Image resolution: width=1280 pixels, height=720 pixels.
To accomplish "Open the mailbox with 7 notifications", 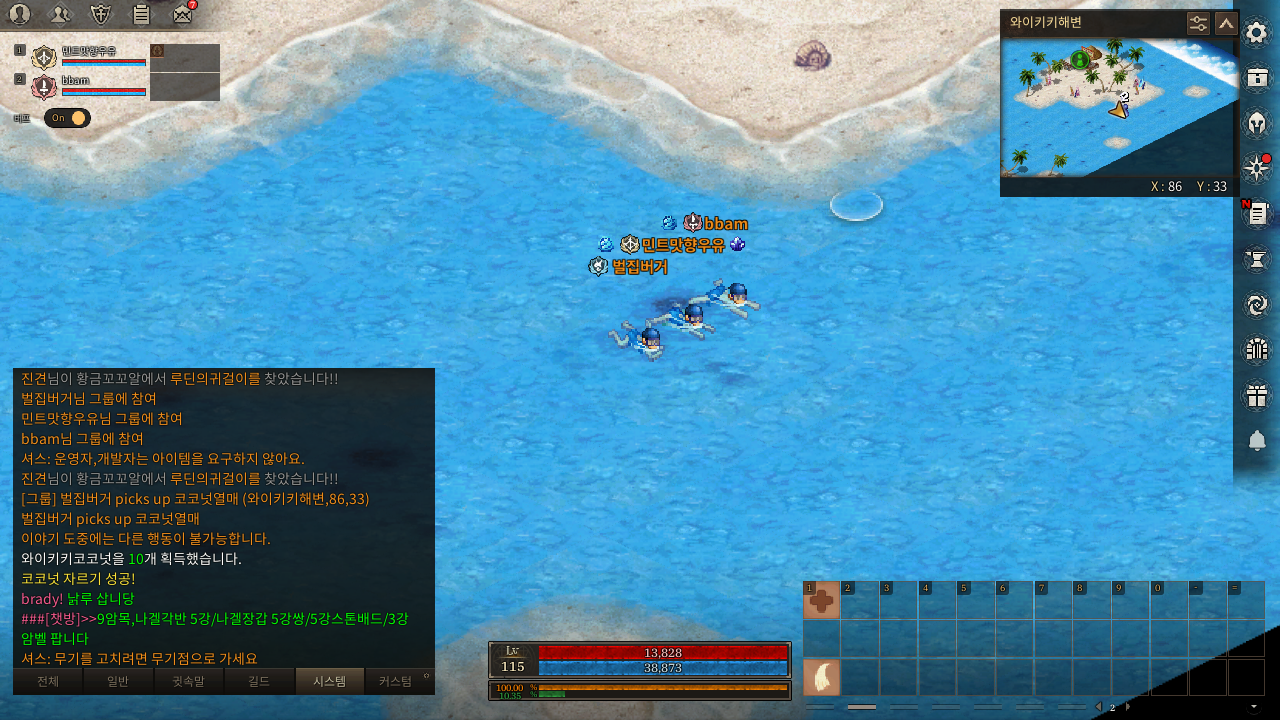I will (182, 14).
